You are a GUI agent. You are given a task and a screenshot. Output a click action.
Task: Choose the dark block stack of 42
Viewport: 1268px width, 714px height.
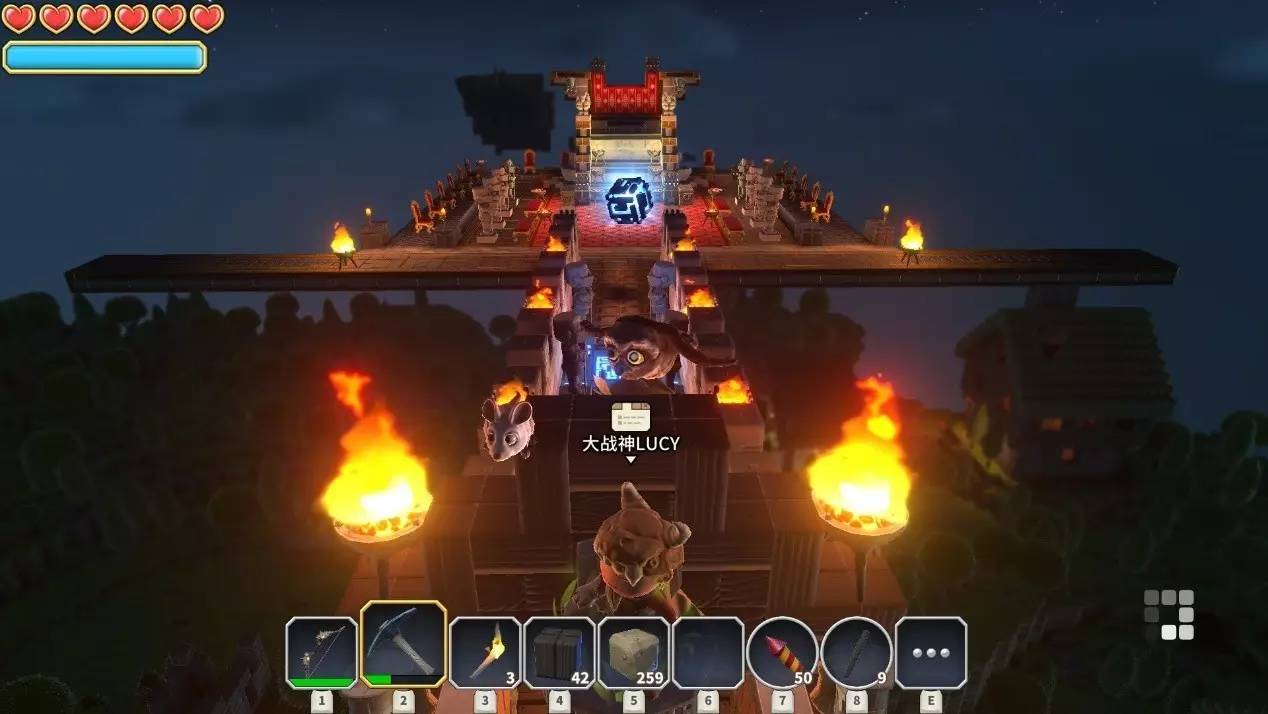click(x=559, y=652)
